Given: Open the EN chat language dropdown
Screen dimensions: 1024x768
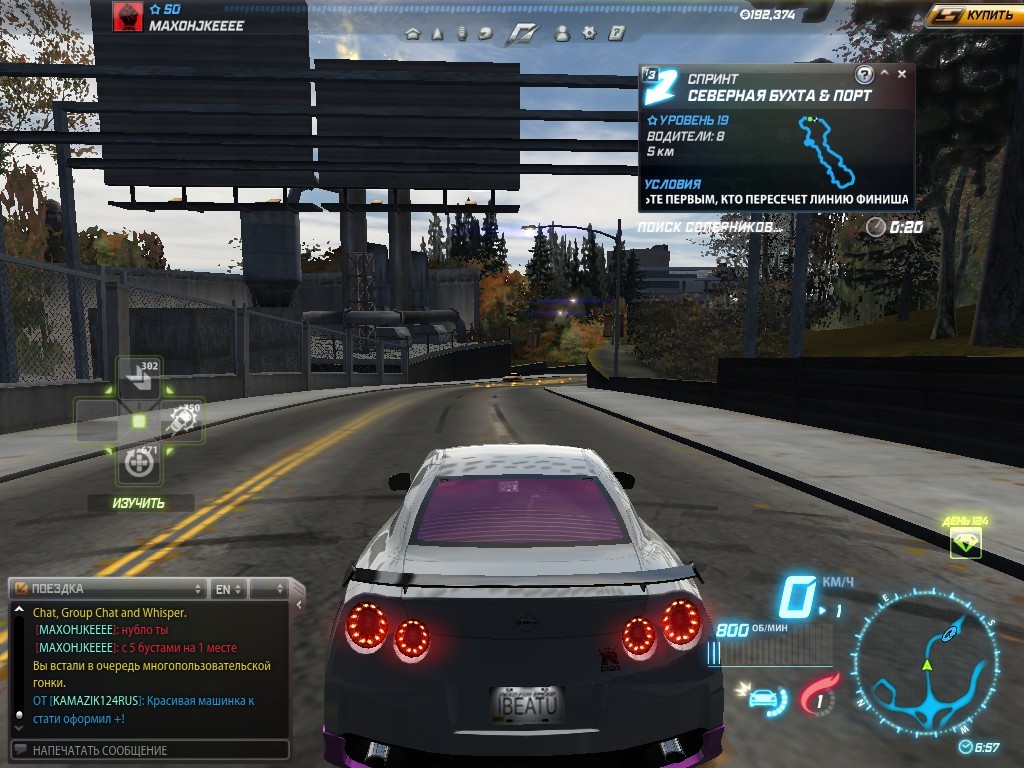Looking at the screenshot, I should [x=228, y=588].
